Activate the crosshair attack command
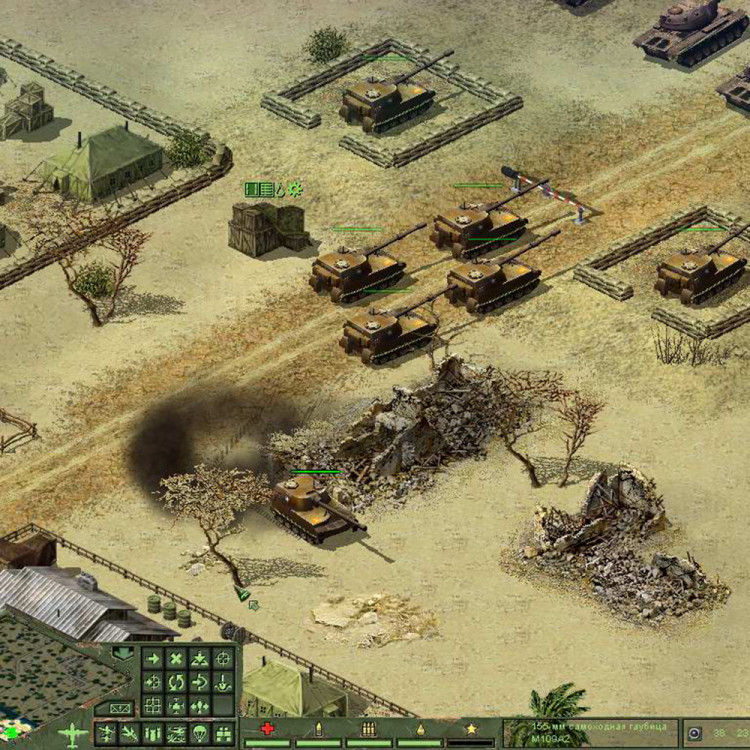Viewport: 750px width, 750px height. (x=223, y=659)
